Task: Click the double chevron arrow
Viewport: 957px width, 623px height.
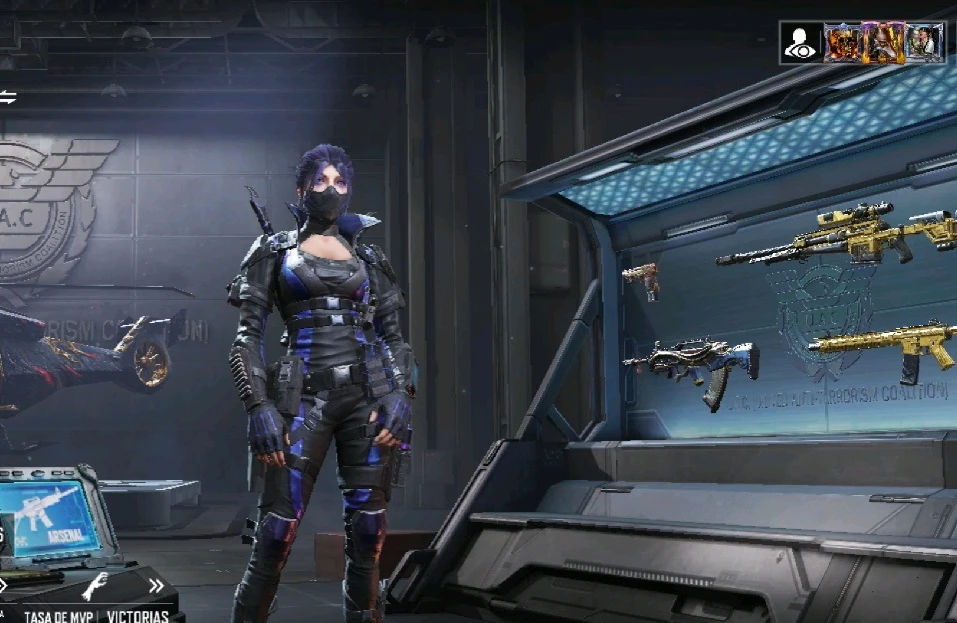Action: point(156,586)
